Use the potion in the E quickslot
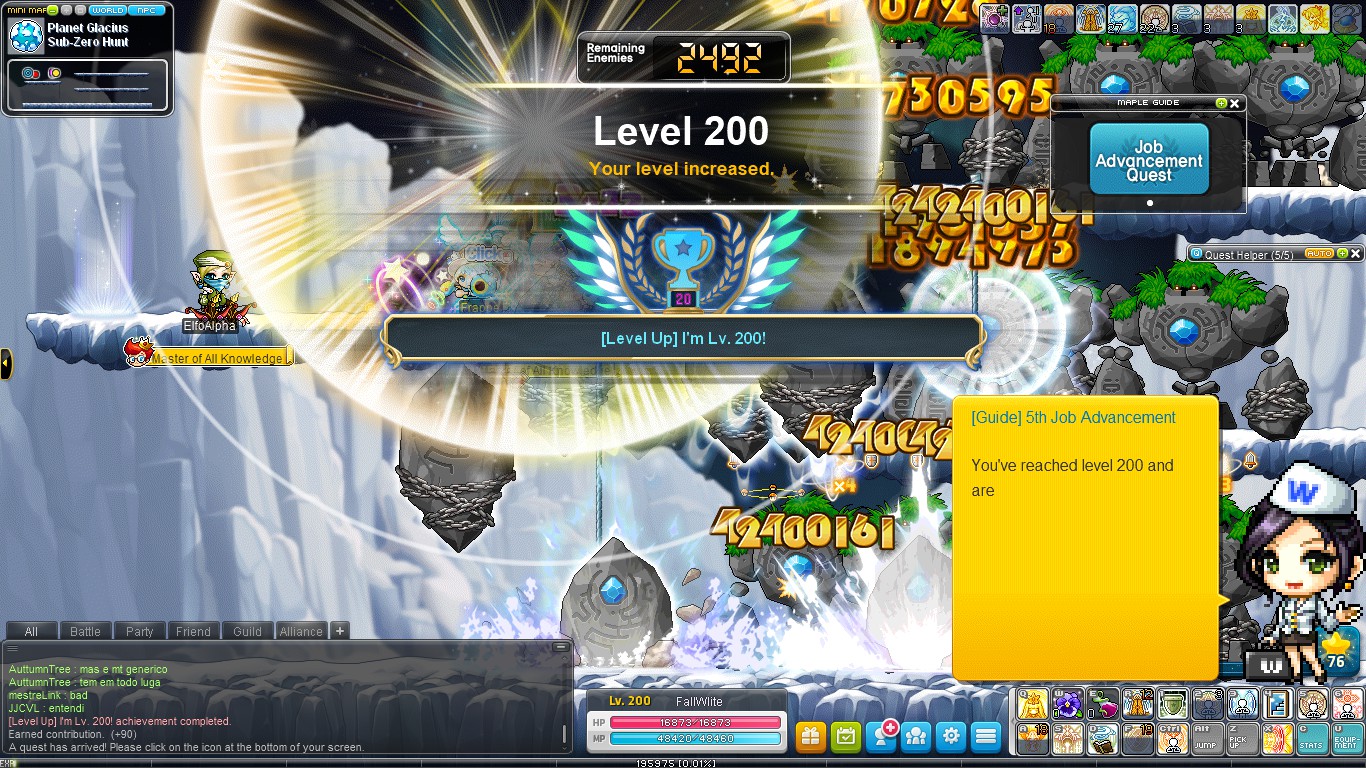The height and width of the screenshot is (768, 1366). point(1103,703)
